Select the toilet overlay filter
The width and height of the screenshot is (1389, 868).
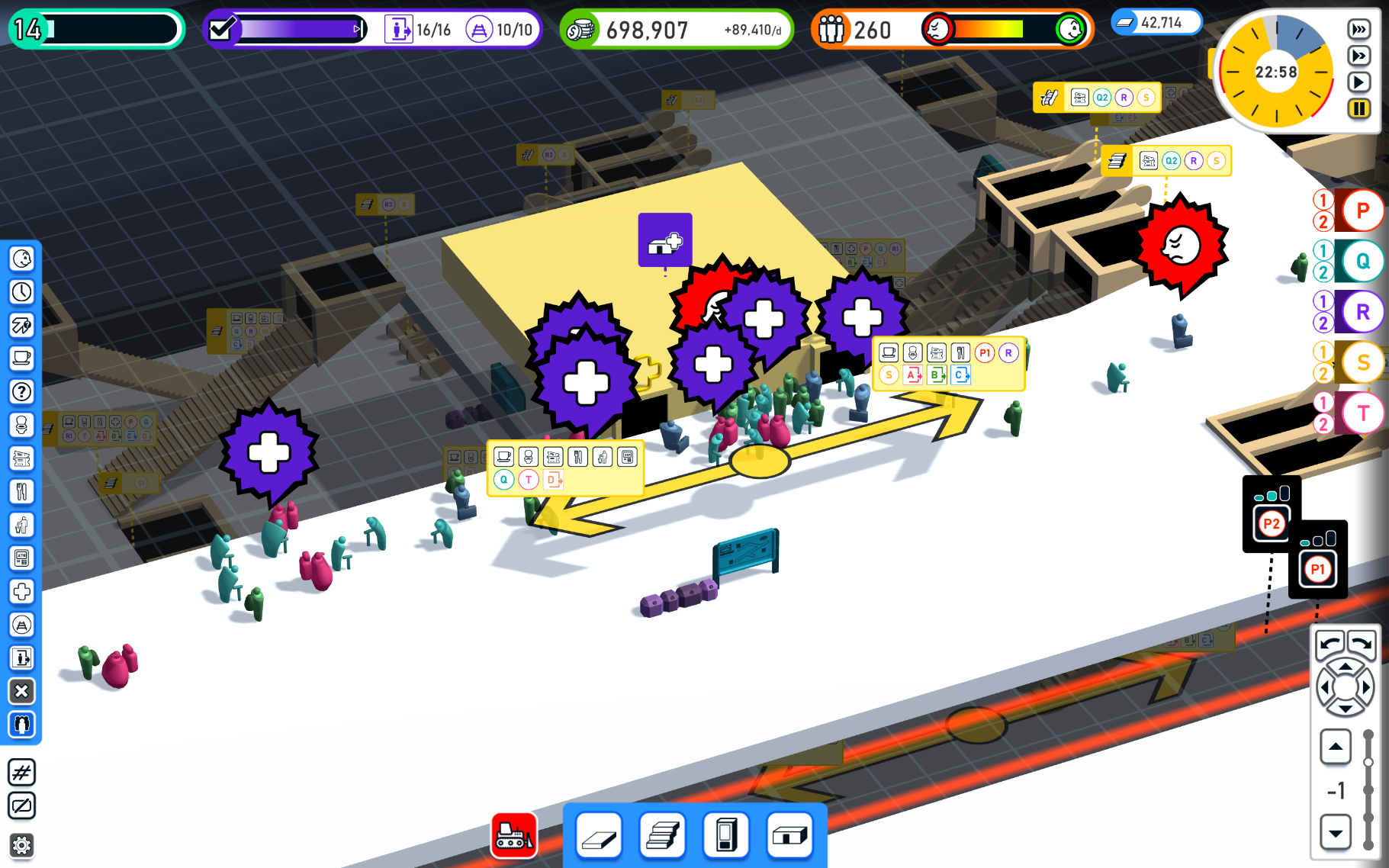(21, 425)
